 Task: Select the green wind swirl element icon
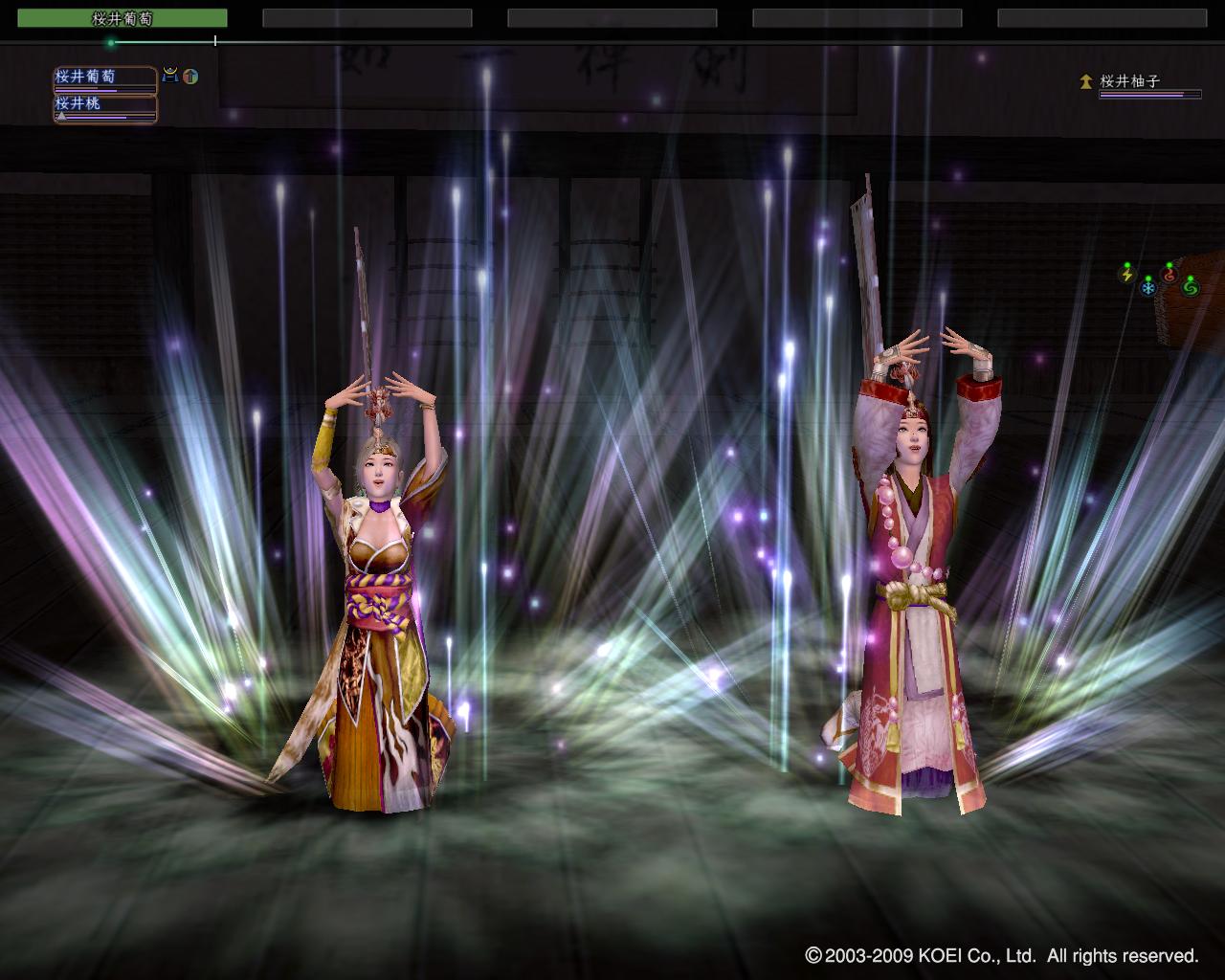[1190, 286]
